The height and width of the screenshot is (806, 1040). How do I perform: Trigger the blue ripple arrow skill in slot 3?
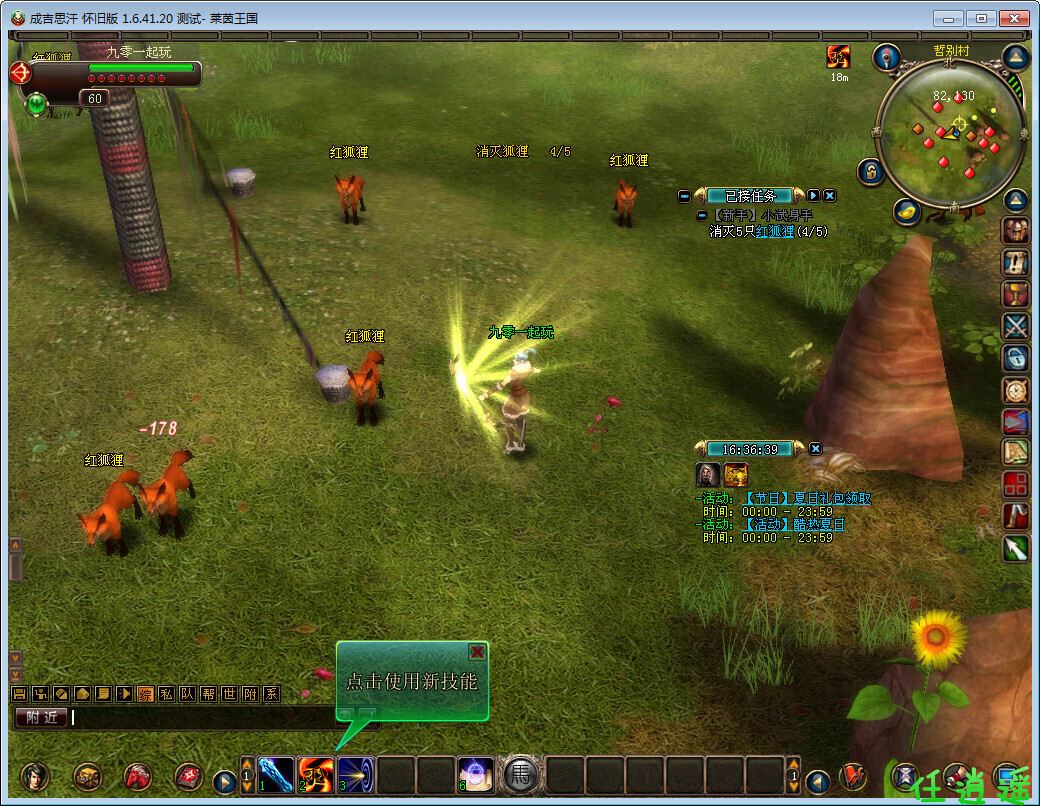tap(356, 775)
